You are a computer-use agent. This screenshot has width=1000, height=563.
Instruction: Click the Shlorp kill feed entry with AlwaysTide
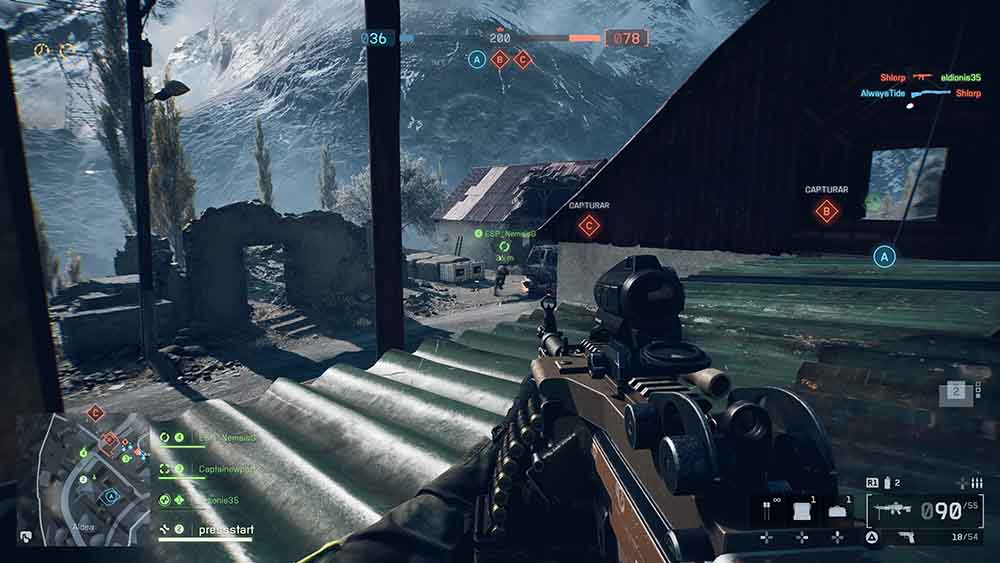point(920,93)
